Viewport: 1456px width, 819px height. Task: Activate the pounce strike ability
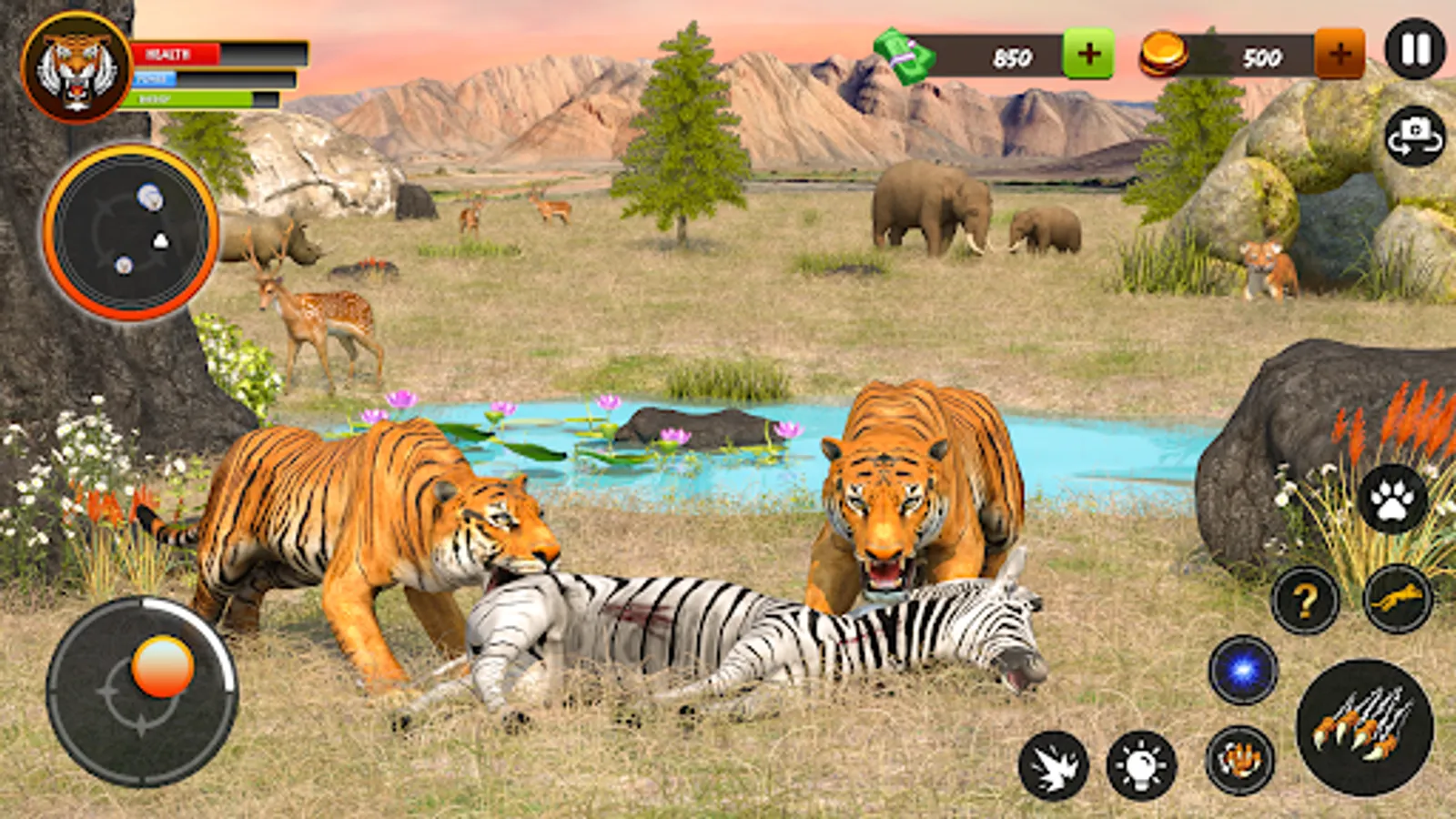coord(1053,765)
